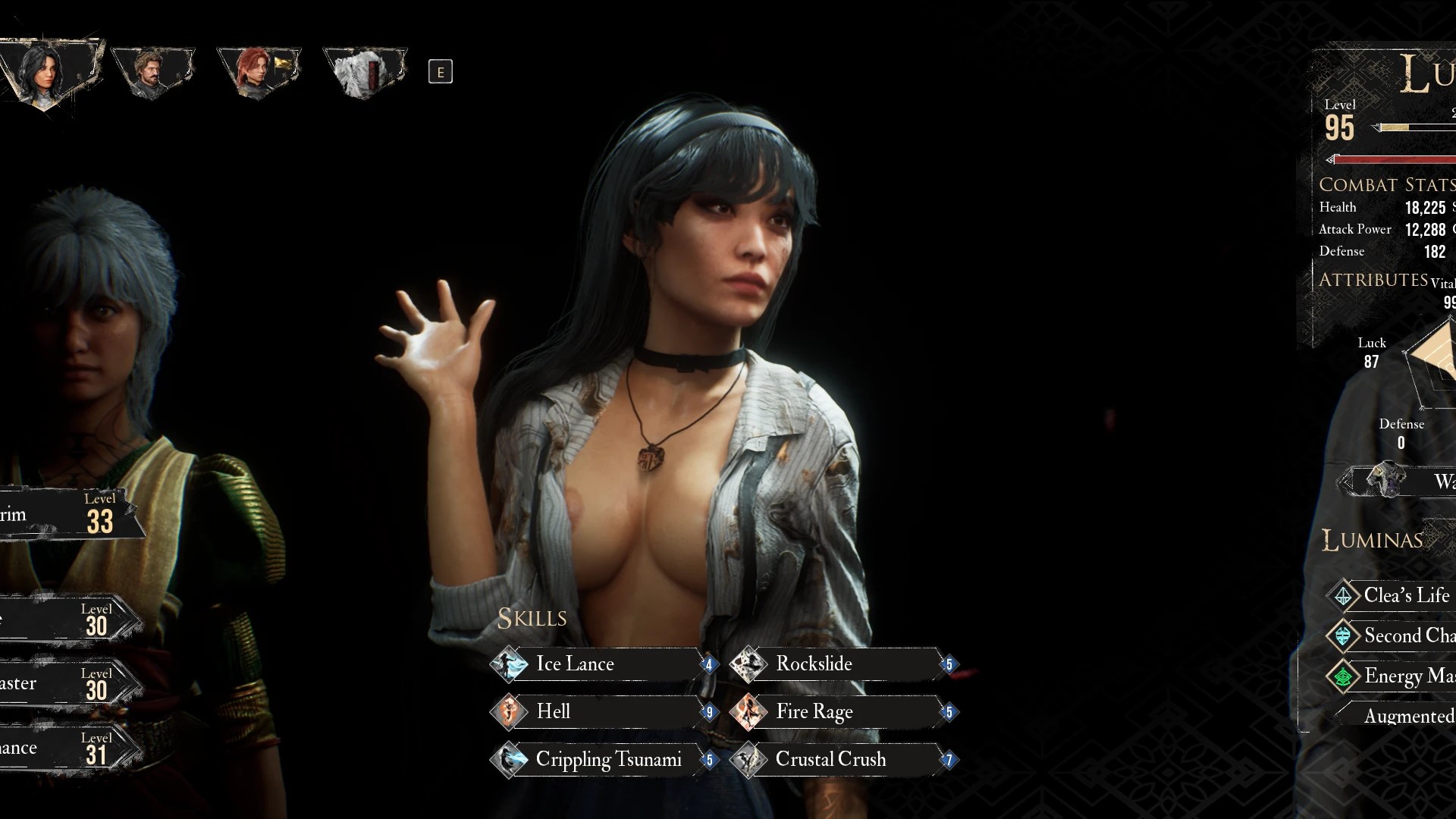Choose the level 31 weapon row

pyautogui.click(x=68, y=749)
